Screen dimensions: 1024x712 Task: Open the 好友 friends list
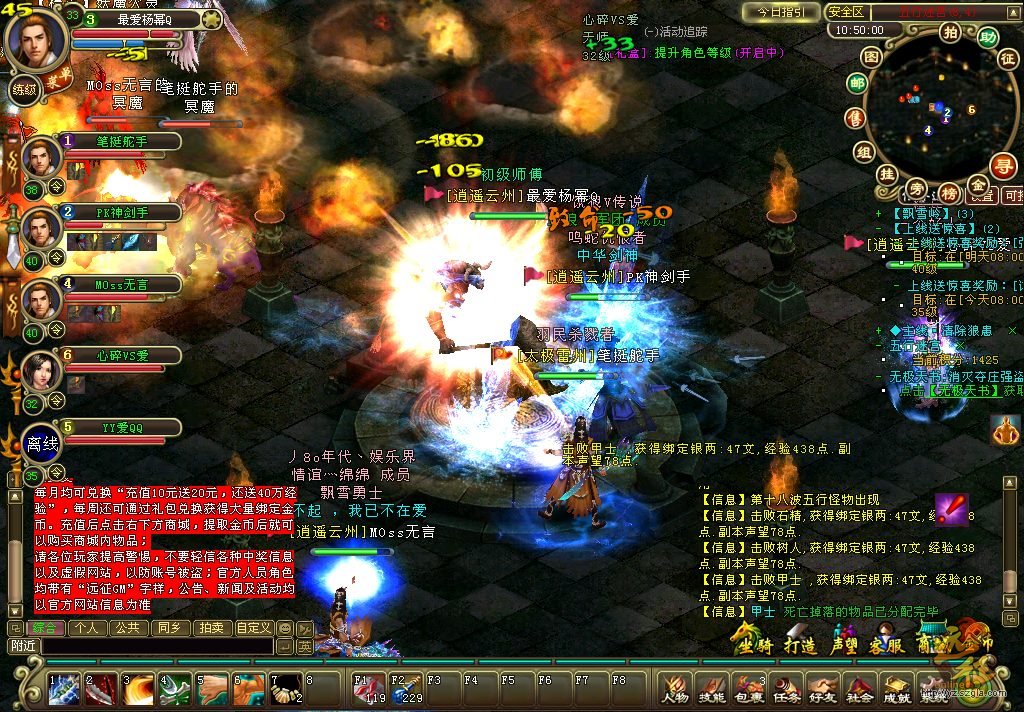point(822,689)
